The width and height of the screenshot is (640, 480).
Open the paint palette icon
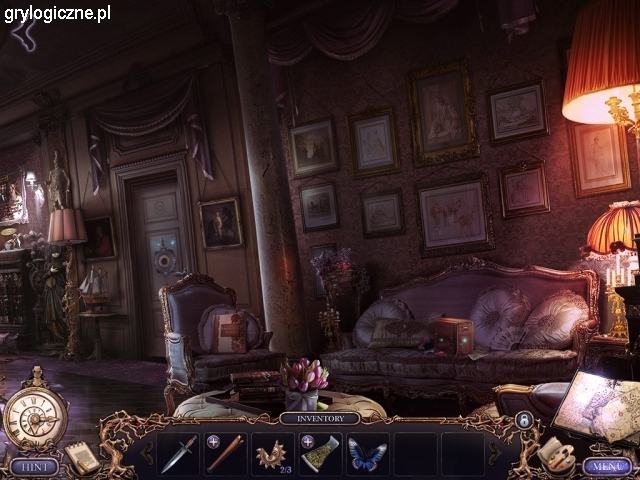[x=553, y=452]
